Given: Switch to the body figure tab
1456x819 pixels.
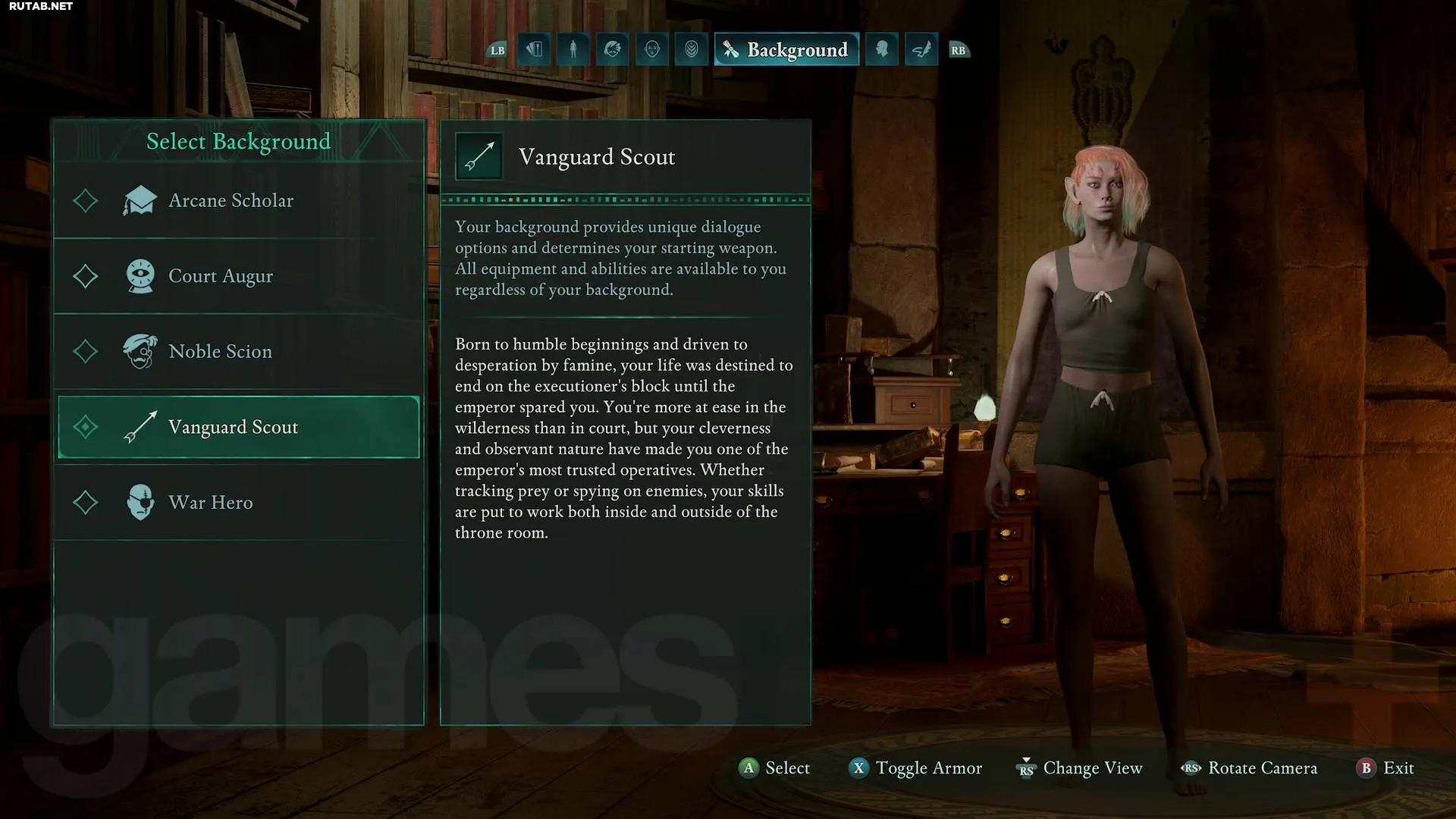Looking at the screenshot, I should click(573, 50).
